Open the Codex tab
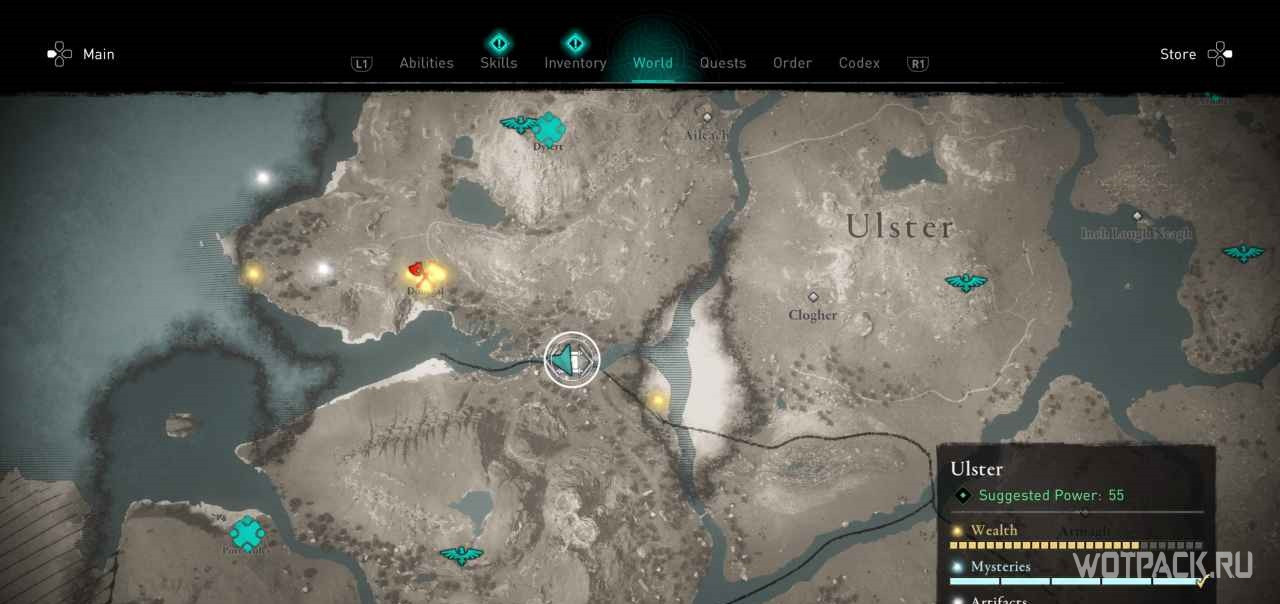Image resolution: width=1280 pixels, height=604 pixels. pyautogui.click(x=859, y=63)
